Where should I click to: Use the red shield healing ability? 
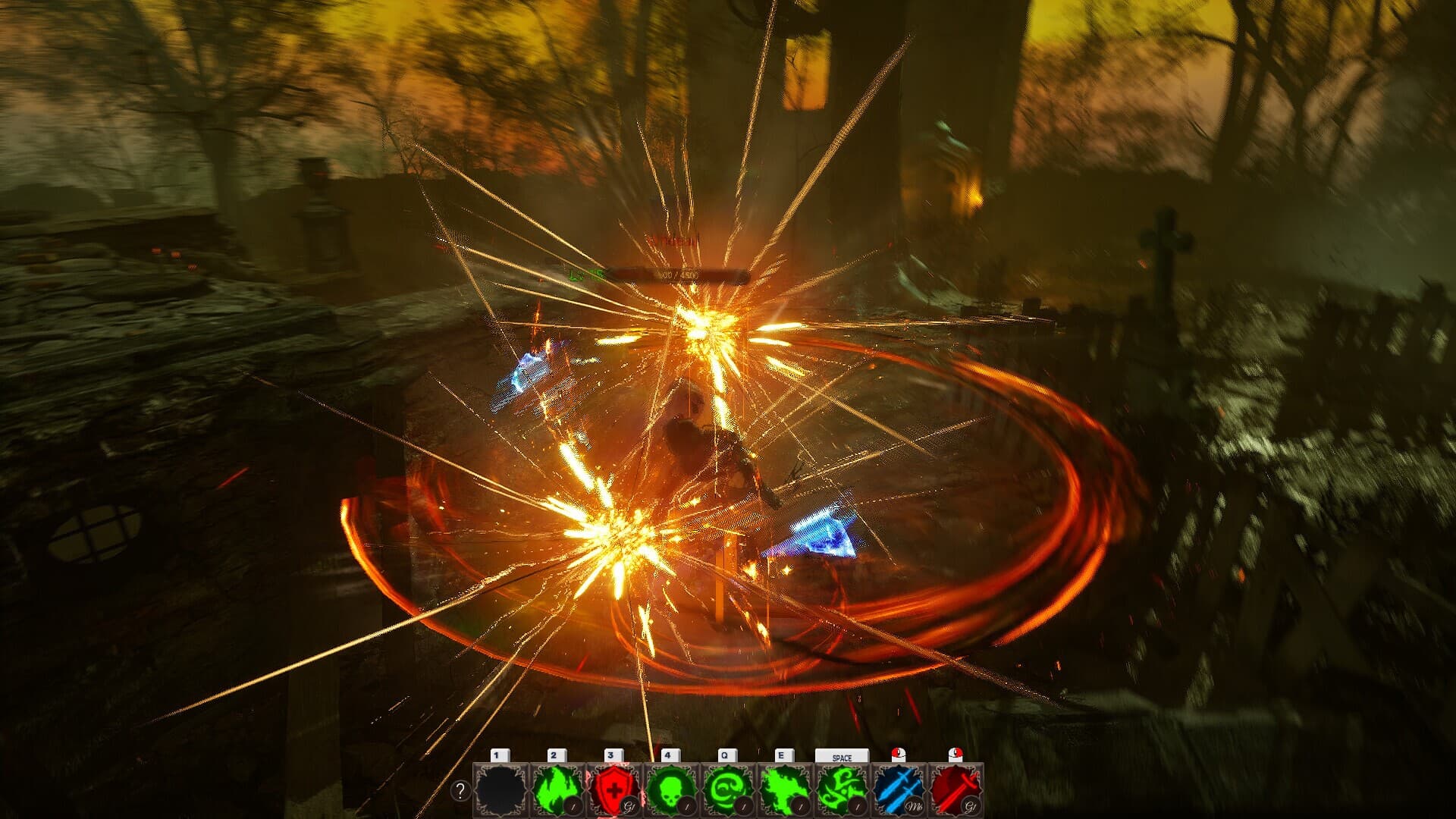point(614,789)
